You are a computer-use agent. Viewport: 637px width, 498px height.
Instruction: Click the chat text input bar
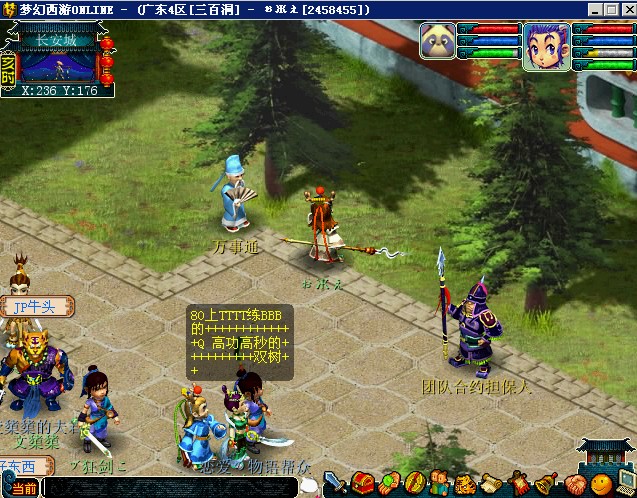pyautogui.click(x=180, y=489)
